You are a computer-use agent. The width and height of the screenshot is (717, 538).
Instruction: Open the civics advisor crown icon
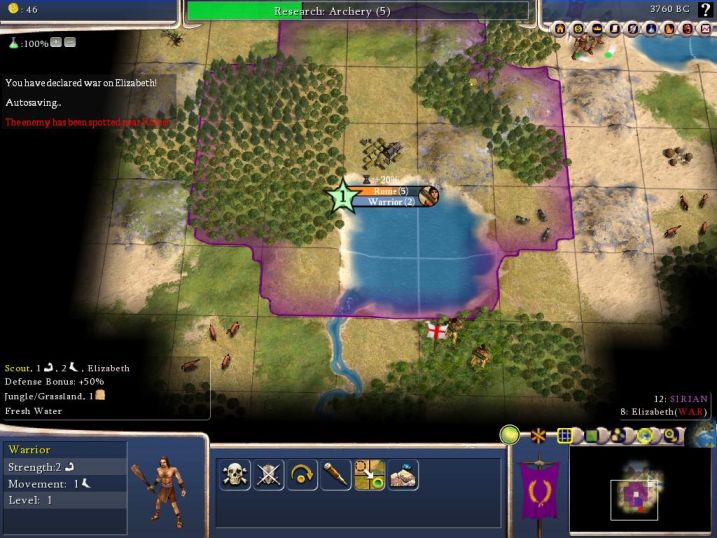point(597,29)
